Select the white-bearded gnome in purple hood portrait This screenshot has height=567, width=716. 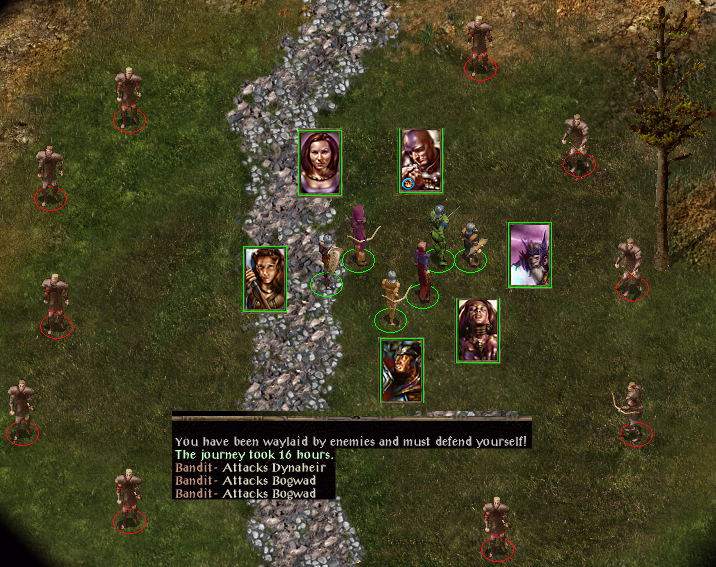click(529, 254)
